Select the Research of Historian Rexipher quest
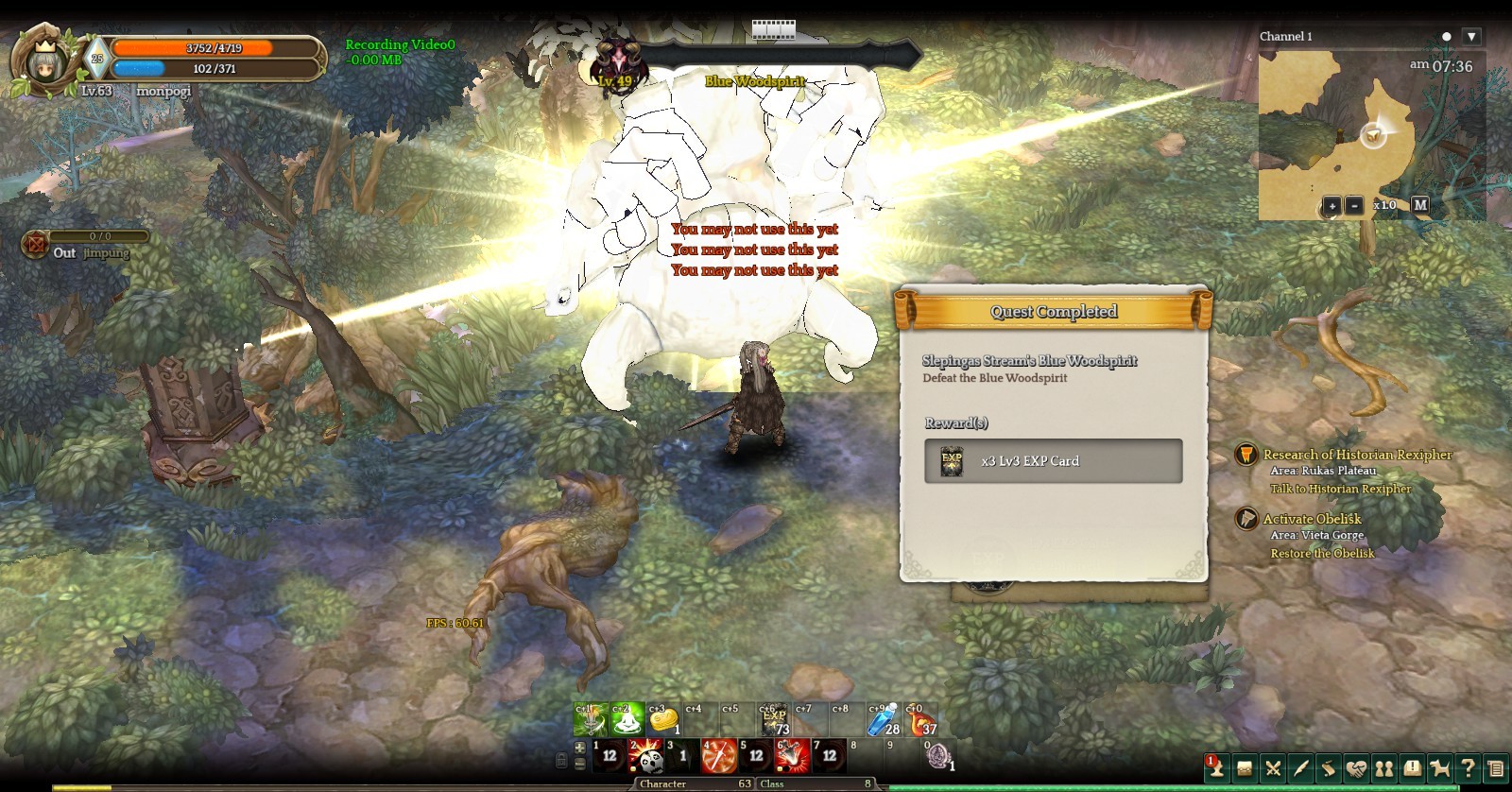The image size is (1512, 792). point(1357,455)
